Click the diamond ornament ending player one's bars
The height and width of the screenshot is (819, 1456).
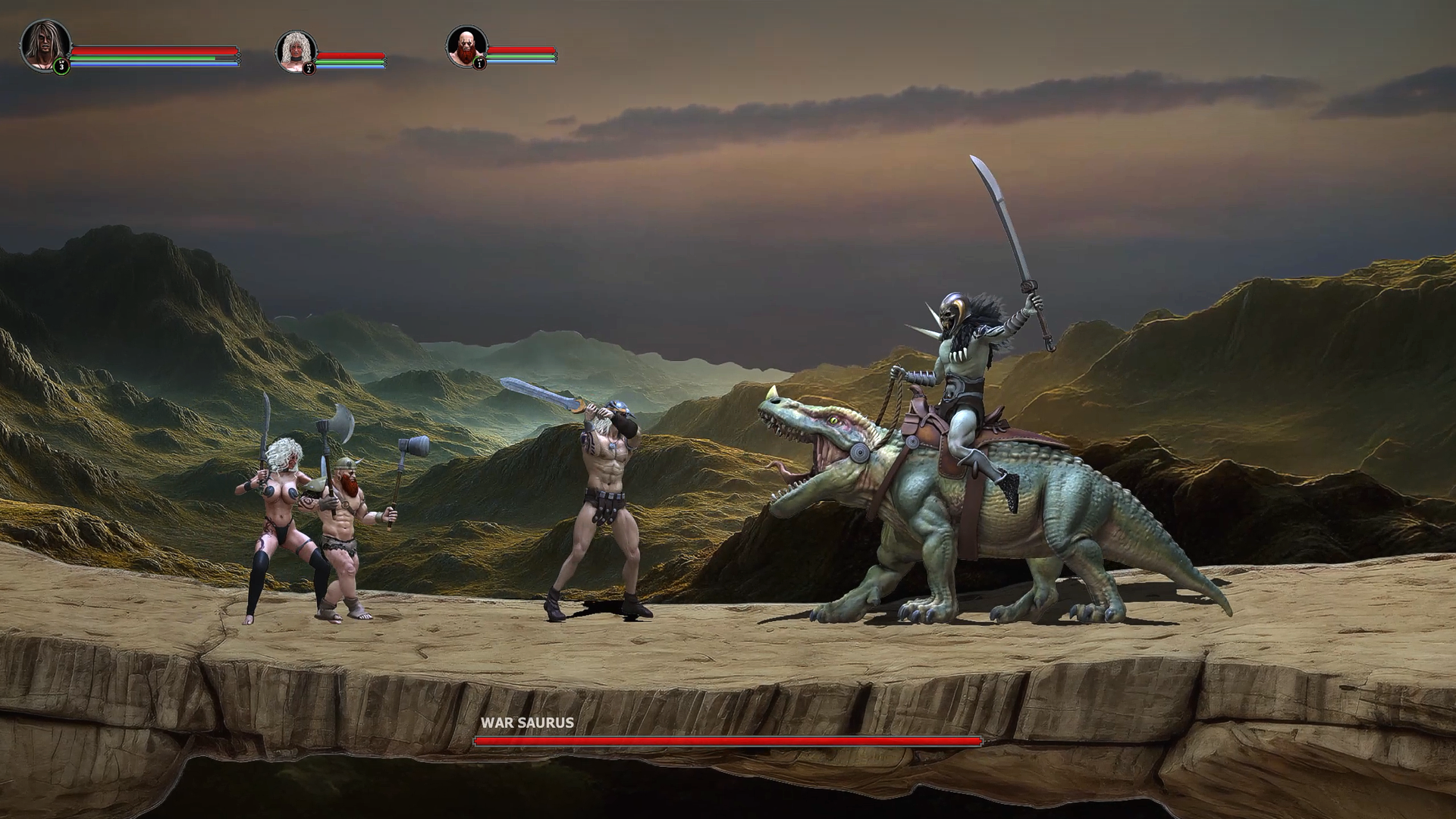237,58
